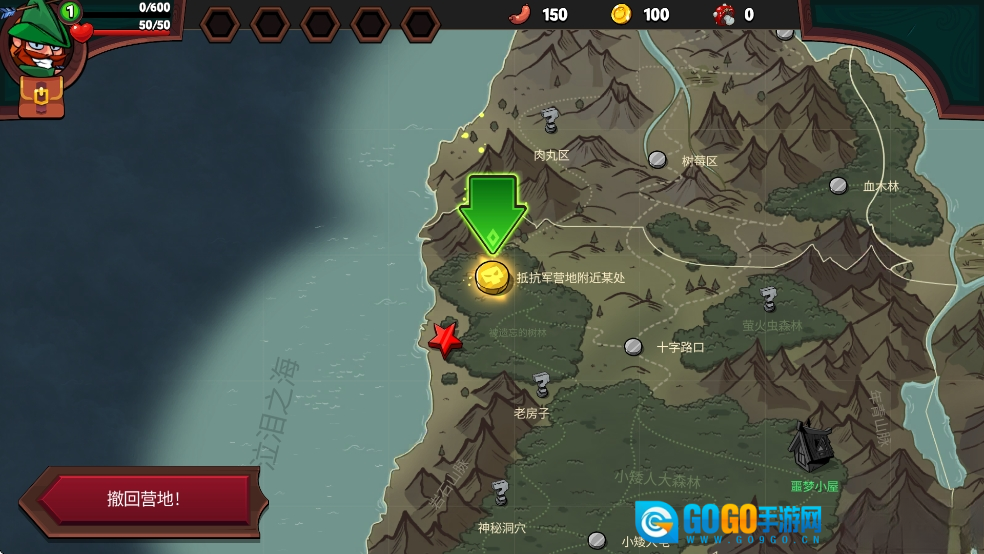The width and height of the screenshot is (984, 554).
Task: Select the 老房子 question mark node
Action: tap(541, 384)
